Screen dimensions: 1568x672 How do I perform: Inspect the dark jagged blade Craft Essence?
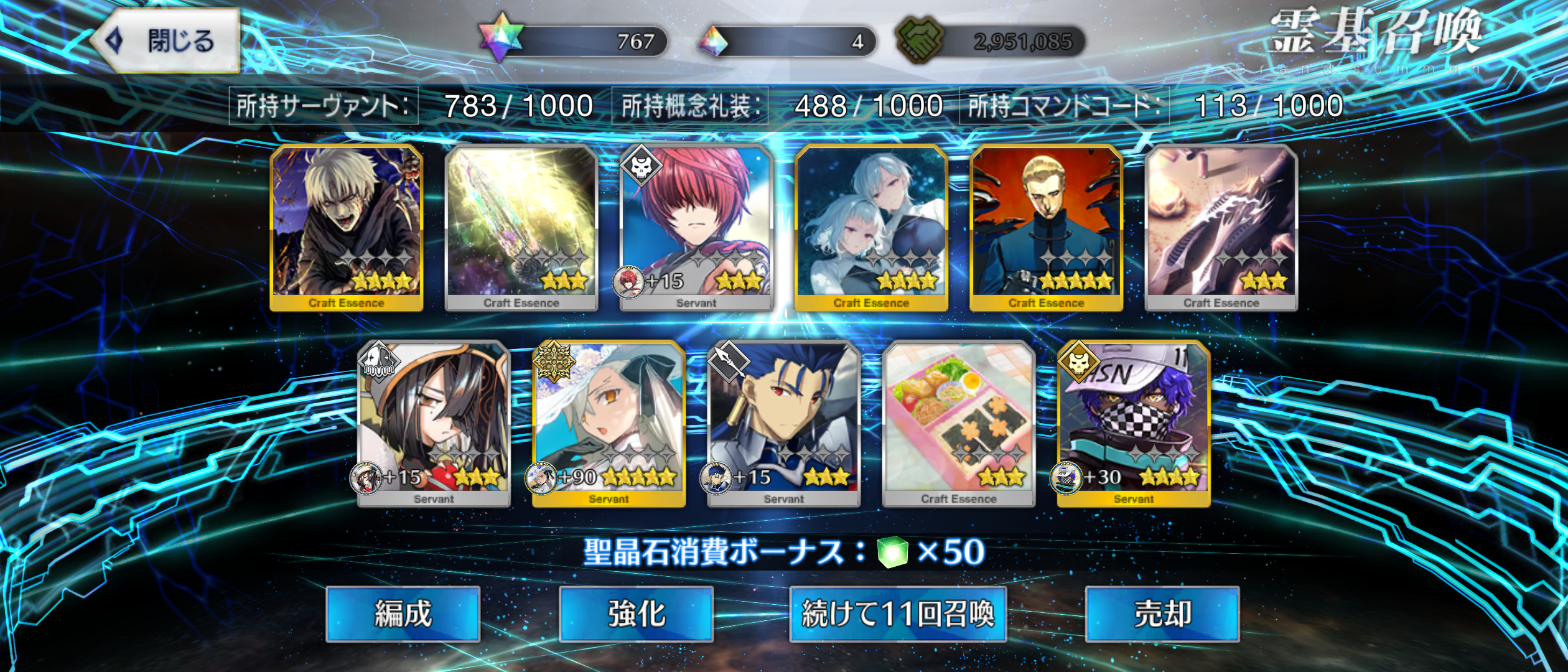click(x=1221, y=227)
